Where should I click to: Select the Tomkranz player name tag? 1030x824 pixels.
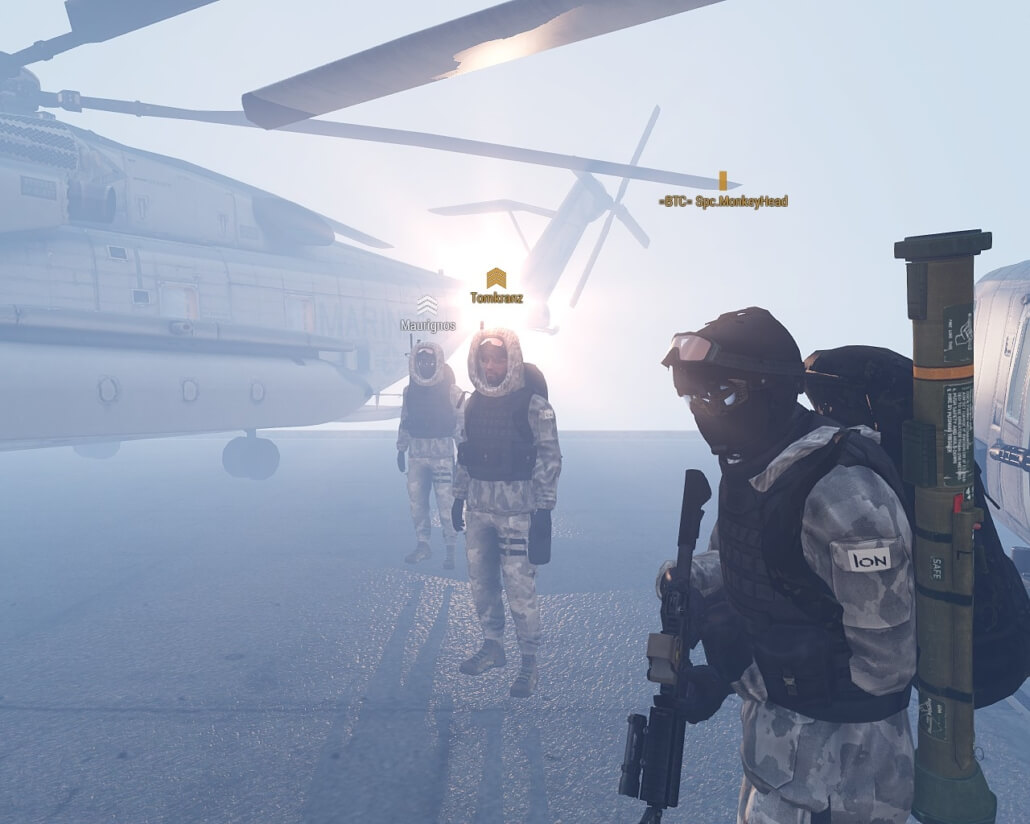496,297
